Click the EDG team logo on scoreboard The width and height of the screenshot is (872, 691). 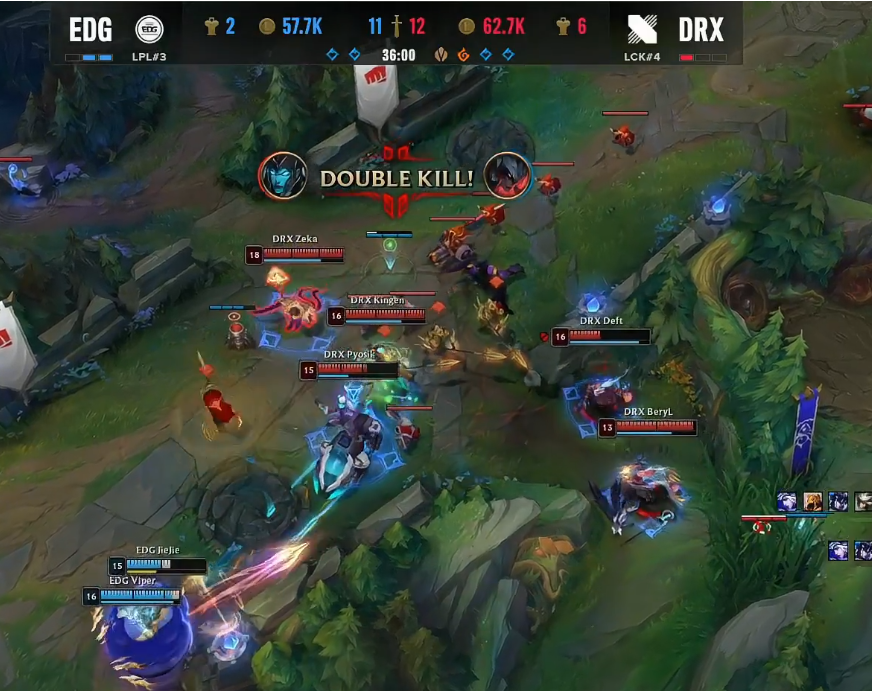[149, 29]
